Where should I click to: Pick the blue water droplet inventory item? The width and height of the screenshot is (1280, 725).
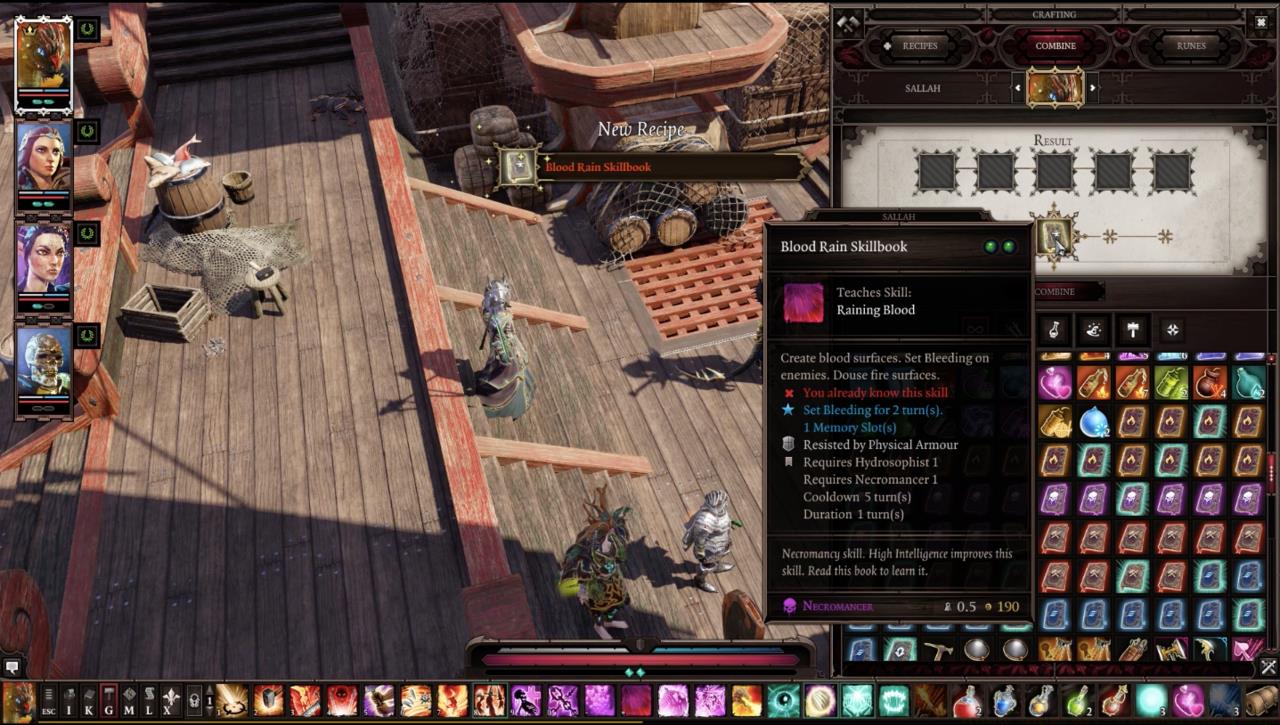1093,422
